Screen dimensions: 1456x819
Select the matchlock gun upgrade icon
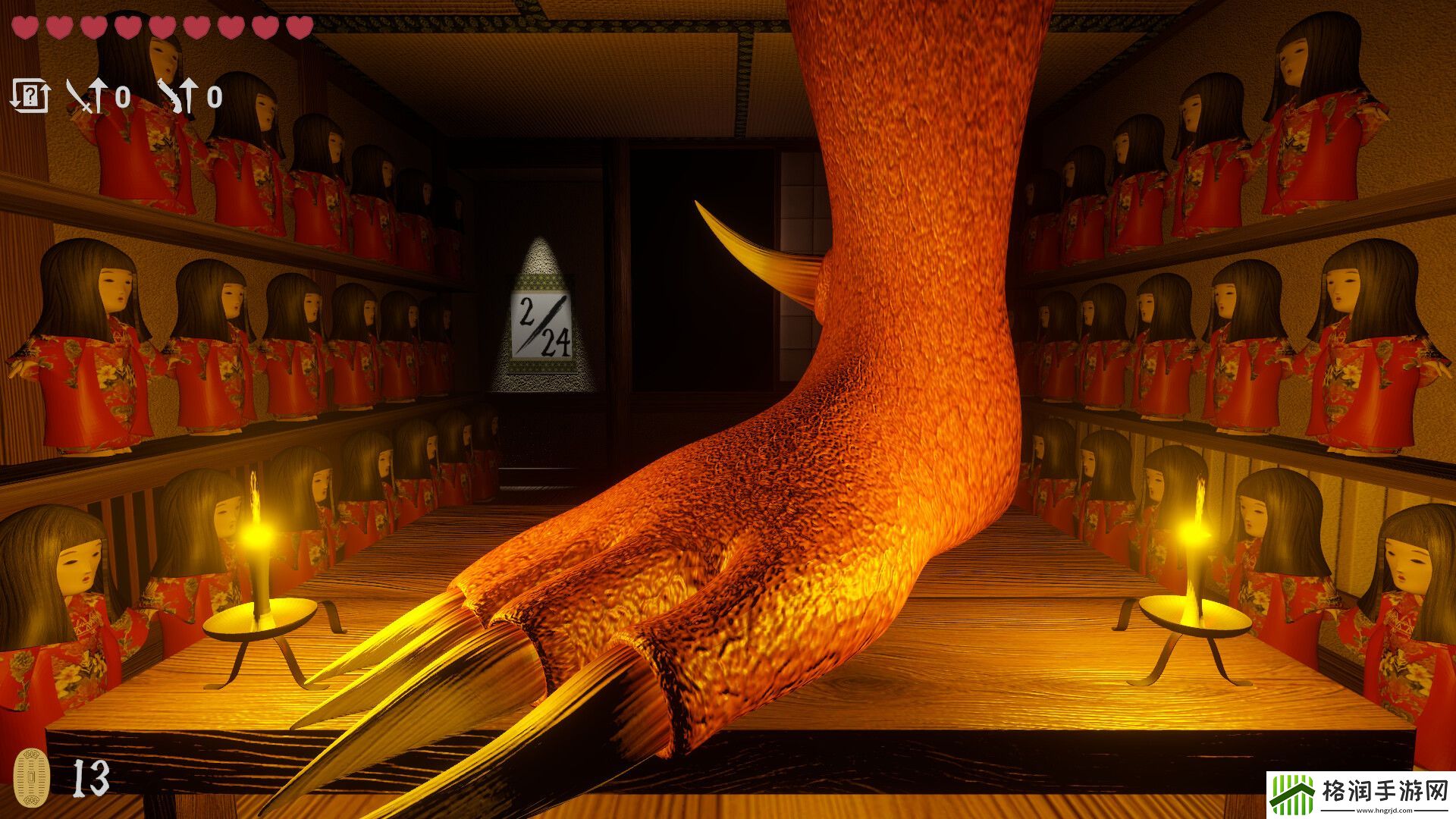coord(177,97)
